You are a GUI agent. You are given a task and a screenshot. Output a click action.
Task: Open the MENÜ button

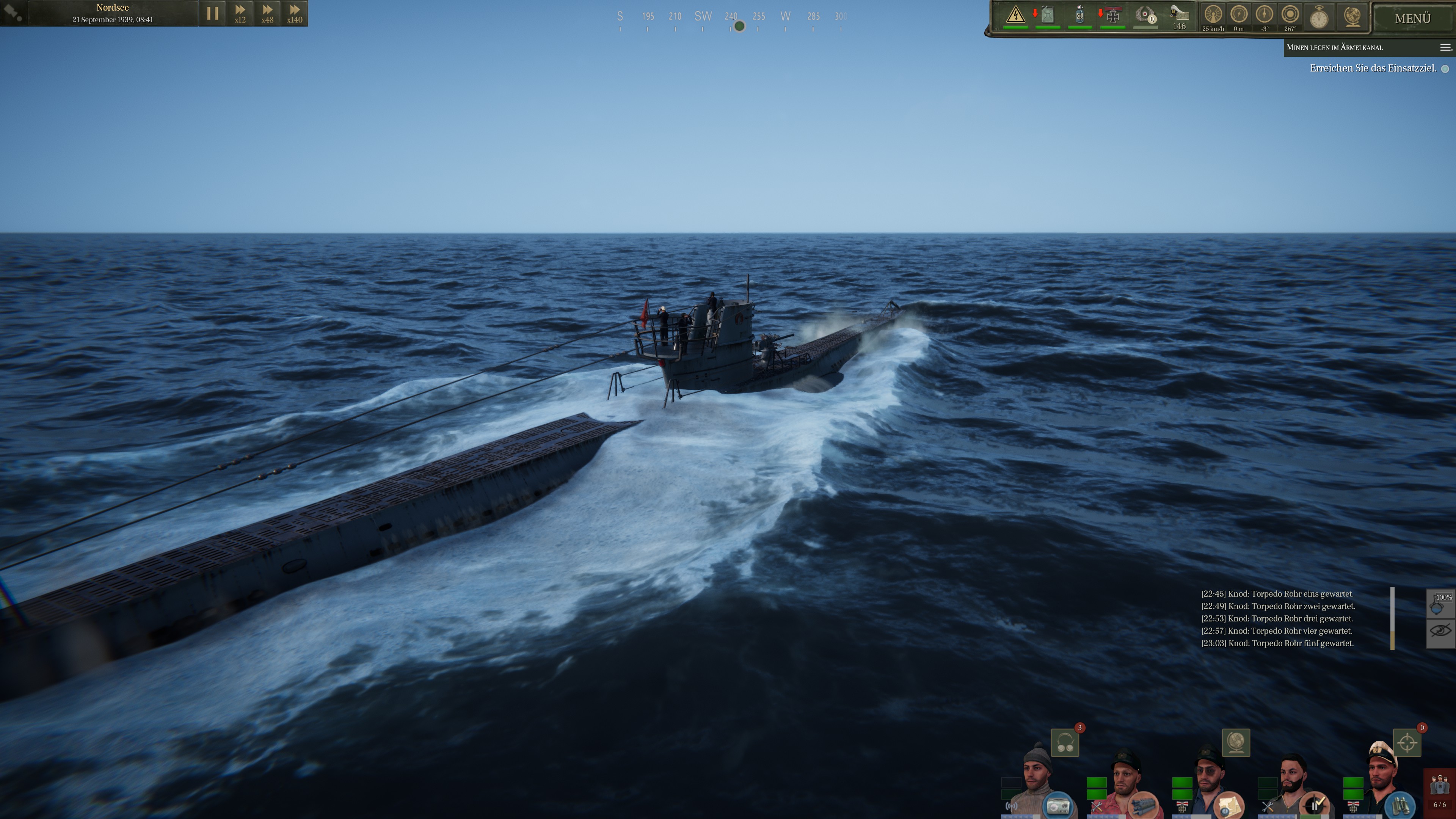pyautogui.click(x=1412, y=19)
